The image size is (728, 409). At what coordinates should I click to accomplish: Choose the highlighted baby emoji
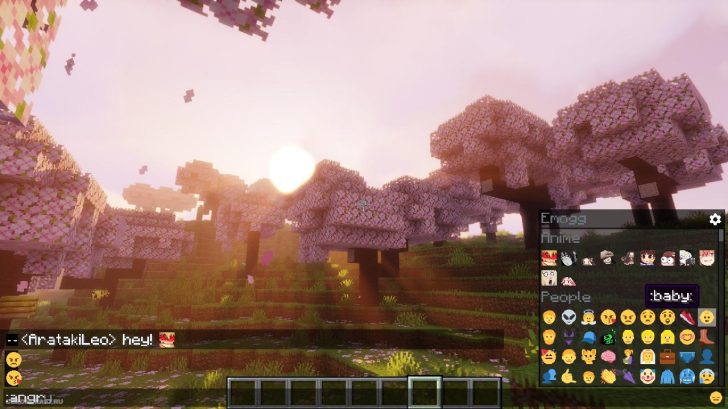[x=707, y=317]
